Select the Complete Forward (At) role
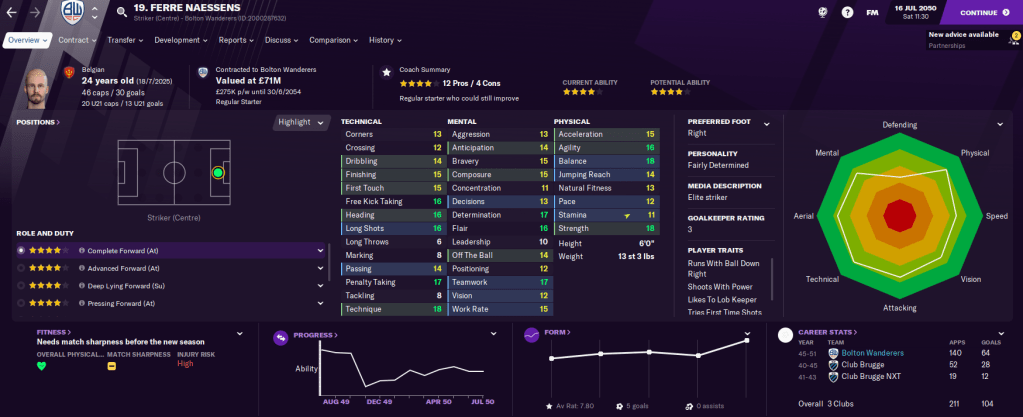This screenshot has height=417, width=1023. [x=123, y=251]
